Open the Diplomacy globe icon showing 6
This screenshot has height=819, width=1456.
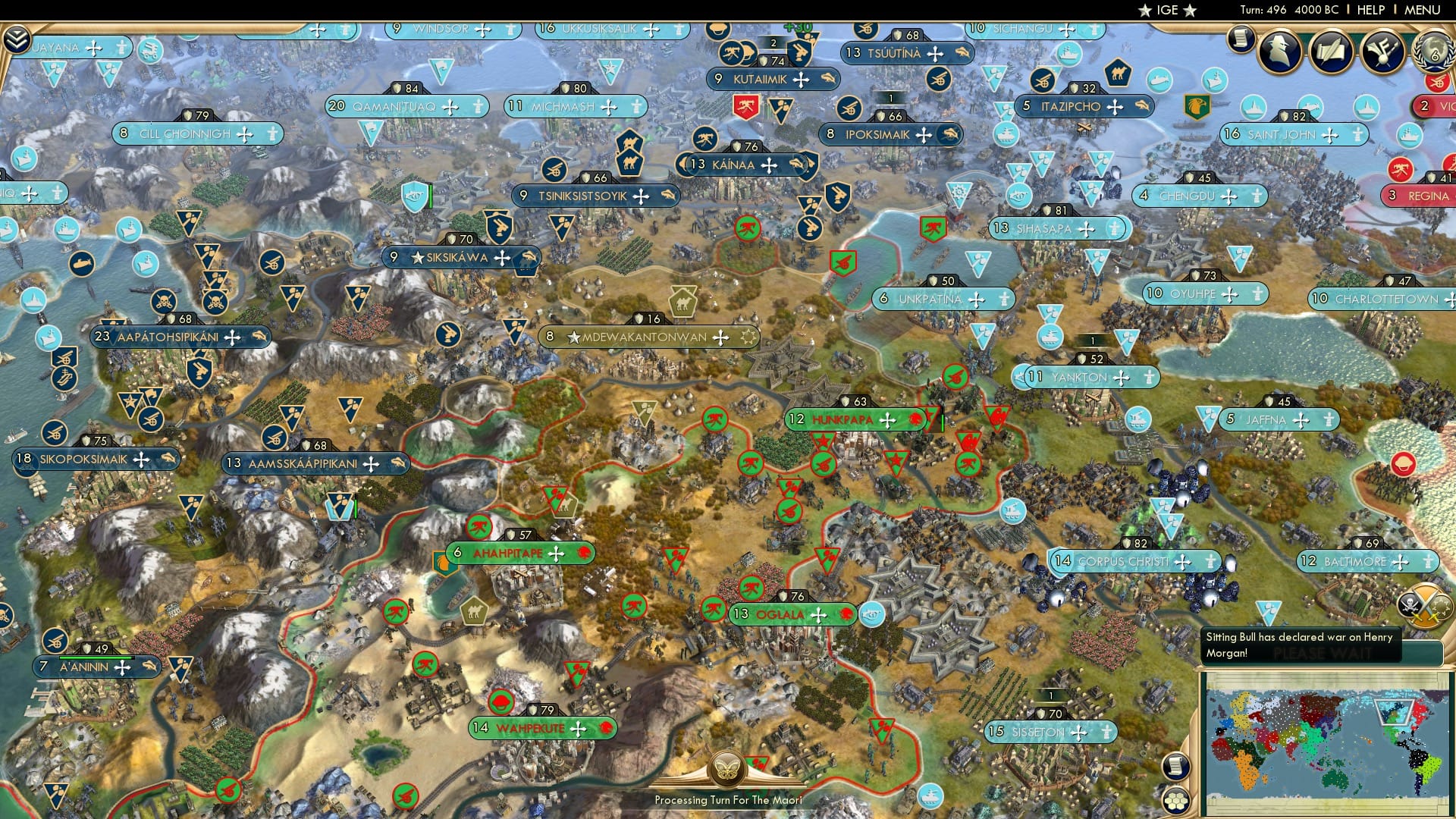point(1435,52)
